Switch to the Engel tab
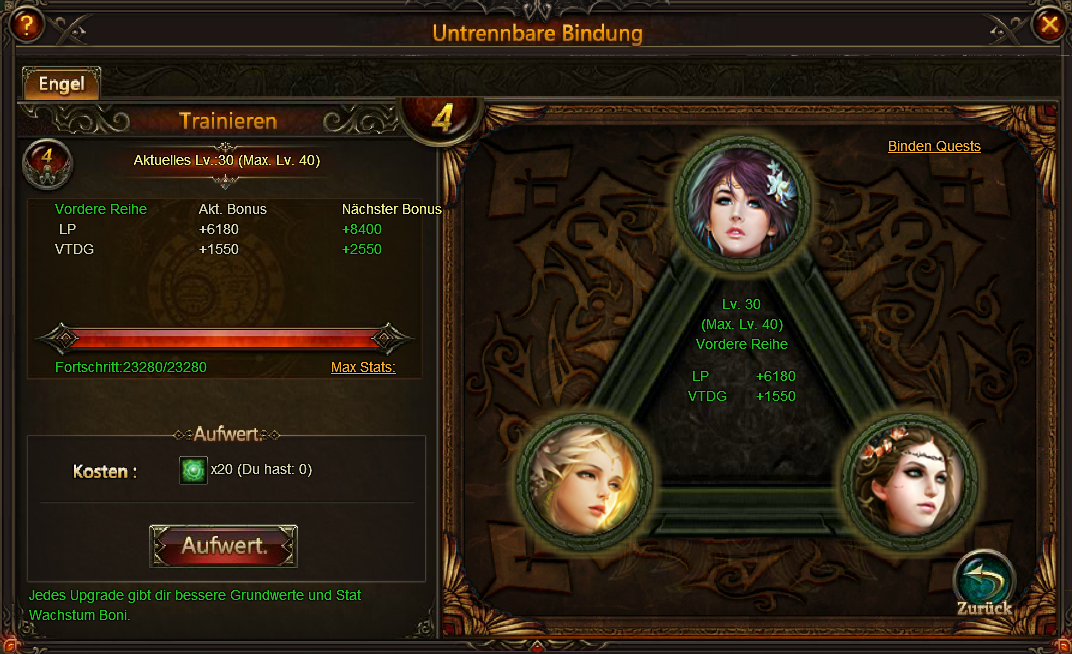The height and width of the screenshot is (654, 1072). [x=61, y=84]
